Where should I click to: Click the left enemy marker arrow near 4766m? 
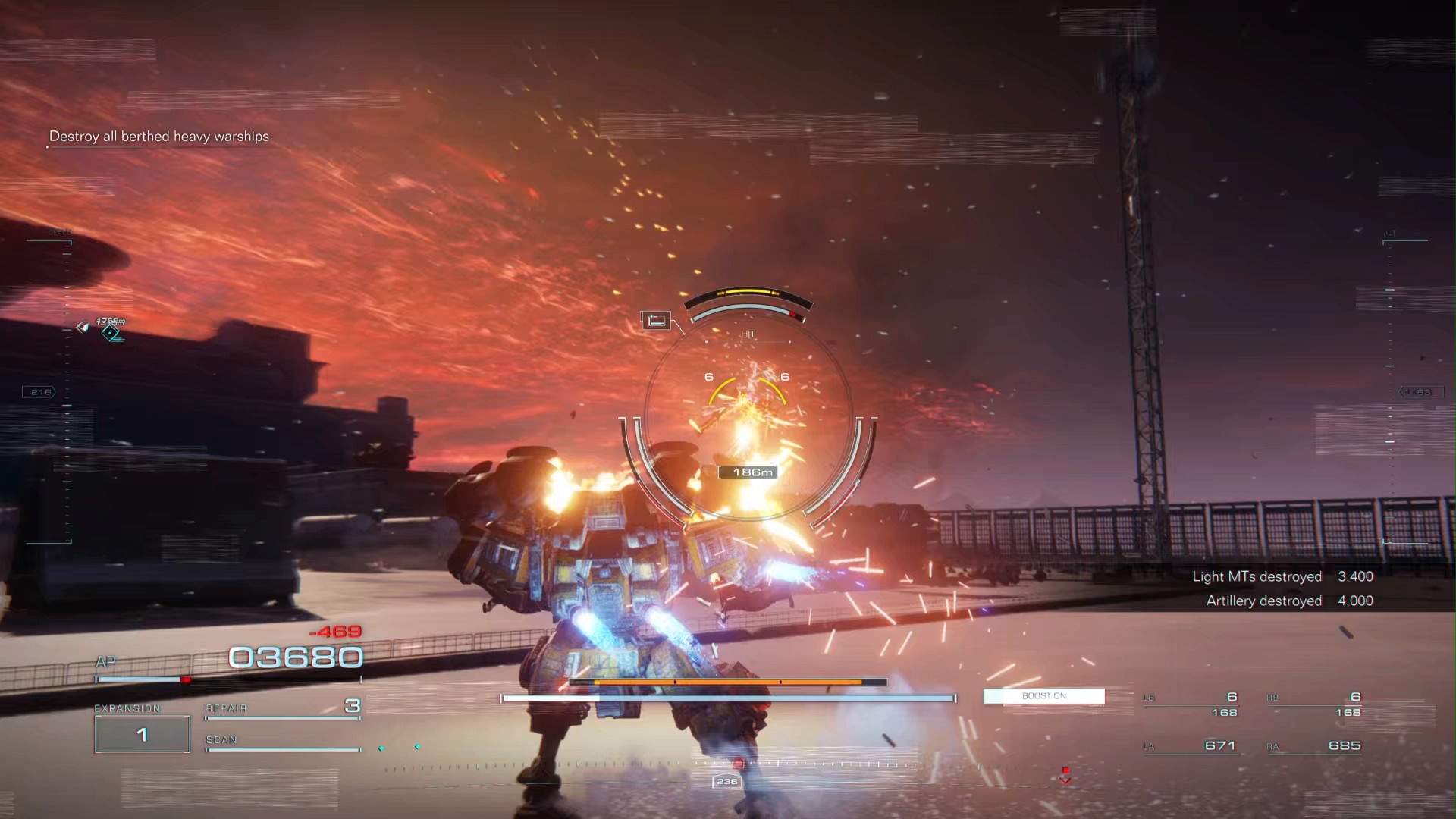[83, 327]
